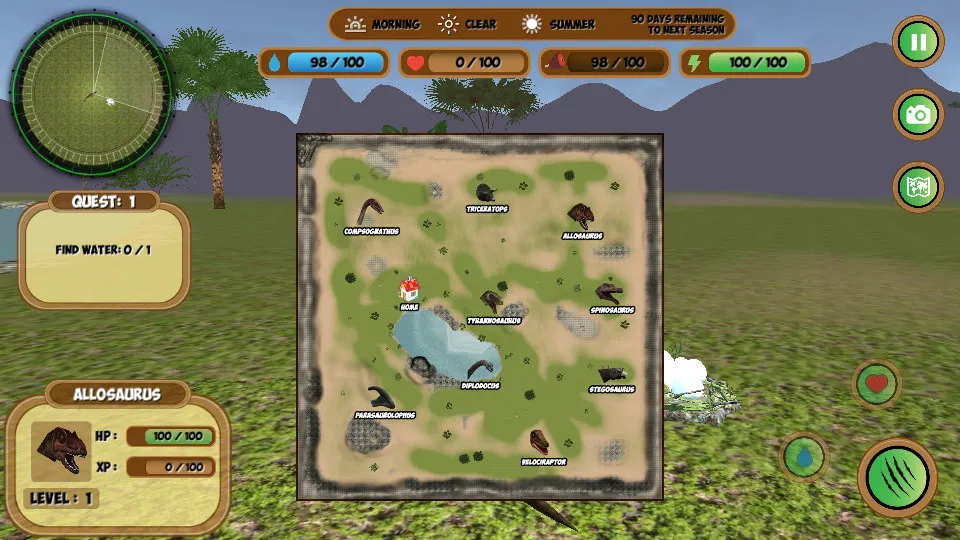Viewport: 960px width, 540px height.
Task: Select the Spinosaurus map marker
Action: [609, 294]
